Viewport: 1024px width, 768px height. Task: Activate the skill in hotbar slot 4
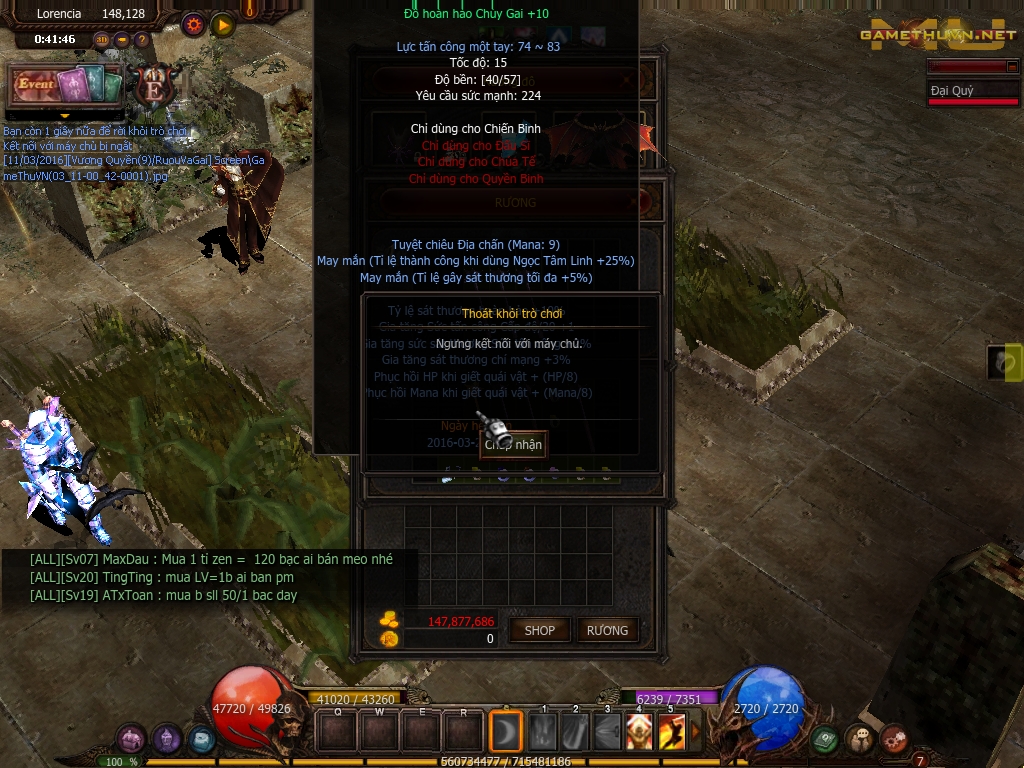point(639,732)
